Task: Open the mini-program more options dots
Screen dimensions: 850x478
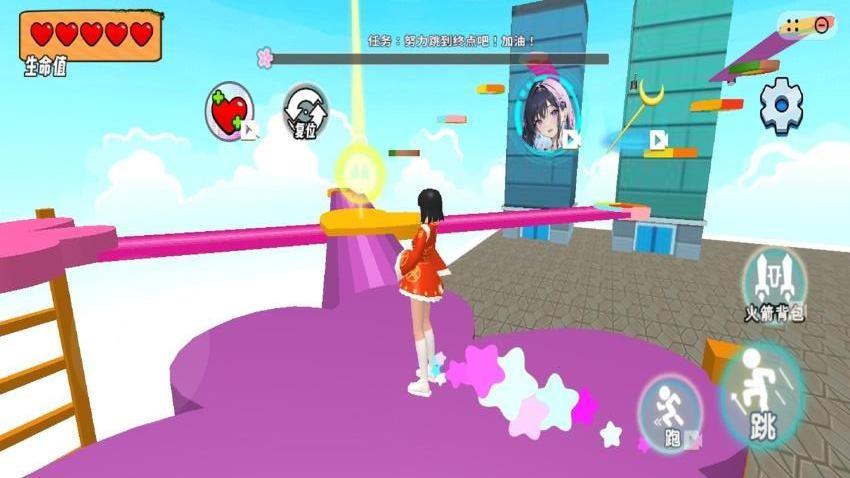Action: 793,25
